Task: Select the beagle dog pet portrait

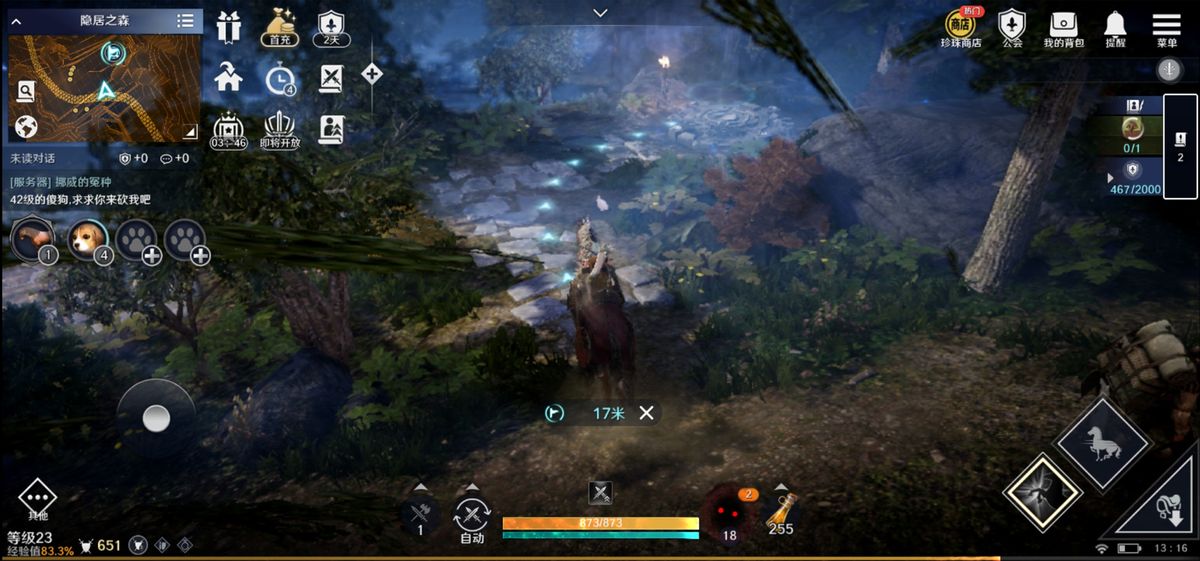Action: 88,239
